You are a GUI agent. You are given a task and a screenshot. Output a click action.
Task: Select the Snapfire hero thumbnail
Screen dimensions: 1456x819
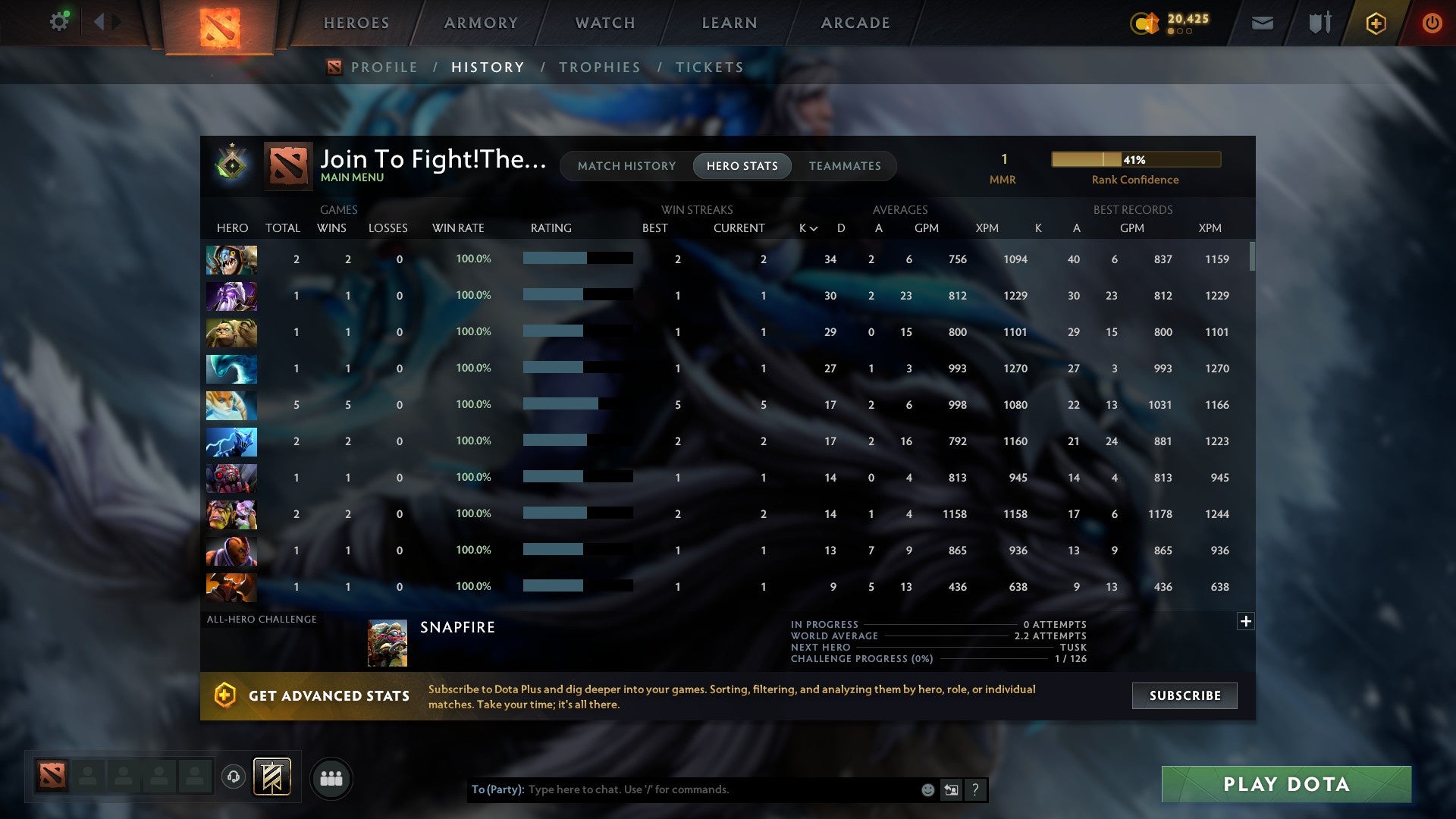pyautogui.click(x=387, y=643)
